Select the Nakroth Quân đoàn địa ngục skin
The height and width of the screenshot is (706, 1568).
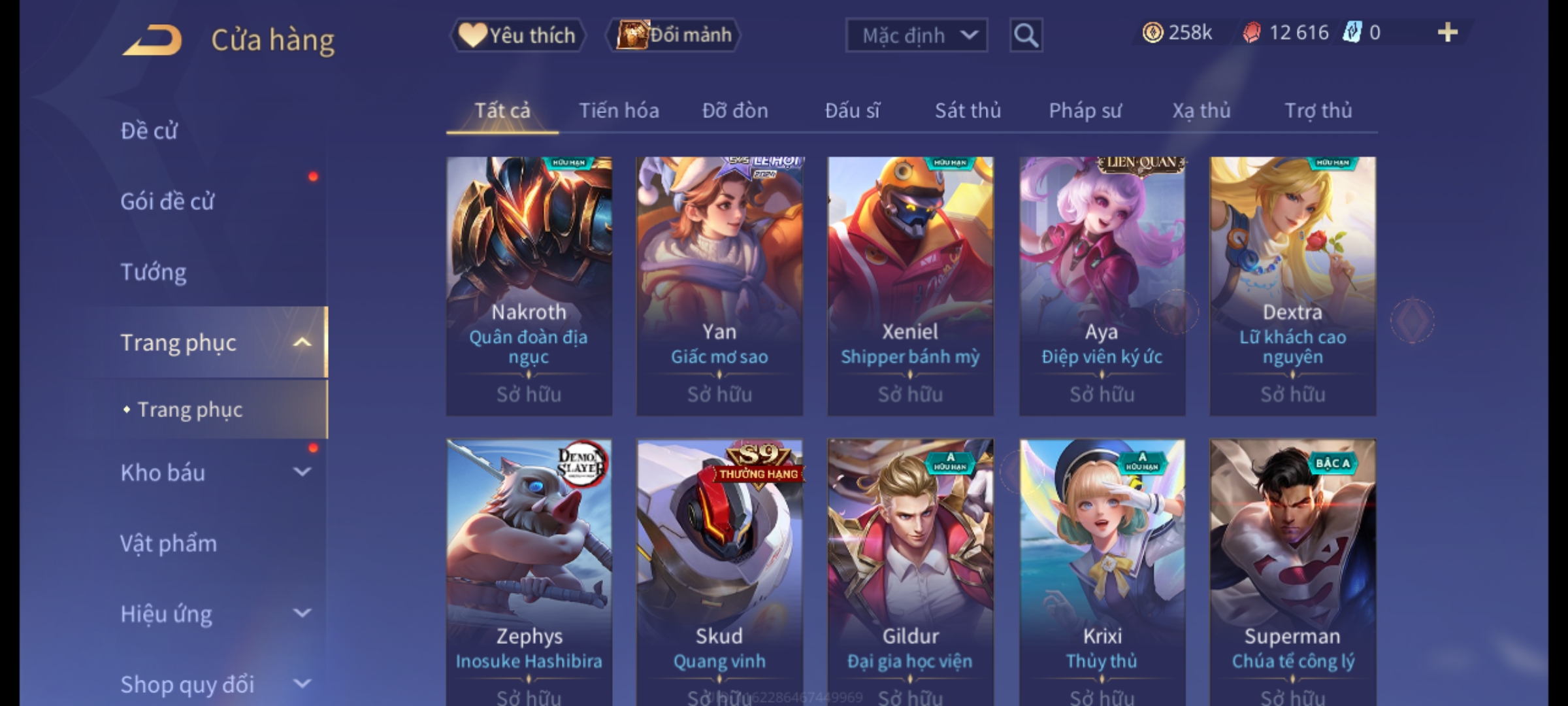(529, 286)
